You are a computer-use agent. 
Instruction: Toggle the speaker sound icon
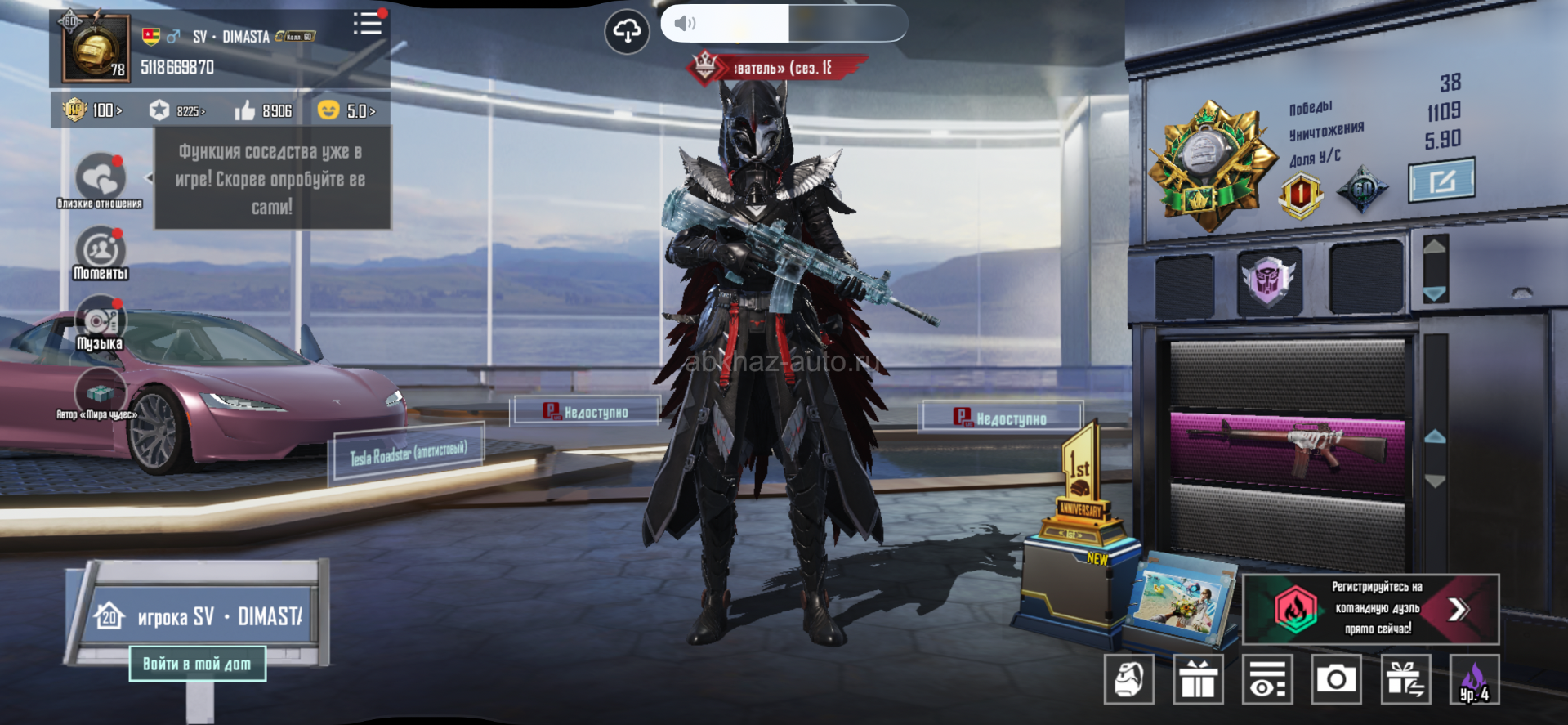tap(685, 23)
